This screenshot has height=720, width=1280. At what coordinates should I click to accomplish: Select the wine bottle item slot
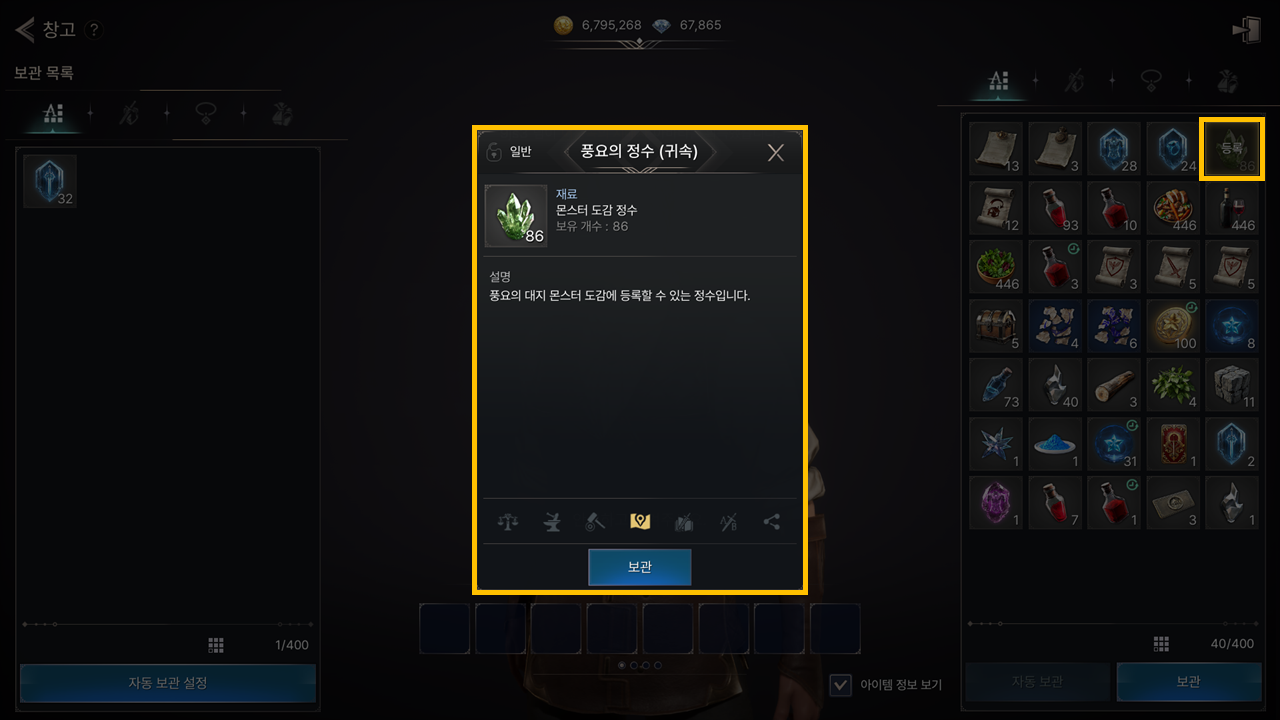pos(1231,208)
